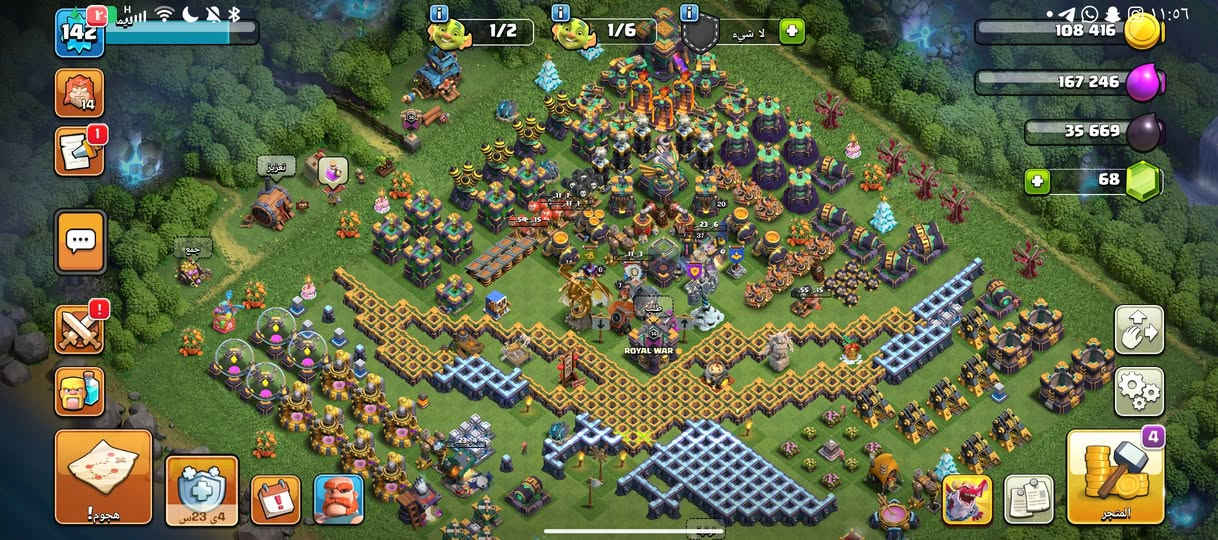Open the Attack map button
This screenshot has height=540, width=1218.
pyautogui.click(x=103, y=476)
